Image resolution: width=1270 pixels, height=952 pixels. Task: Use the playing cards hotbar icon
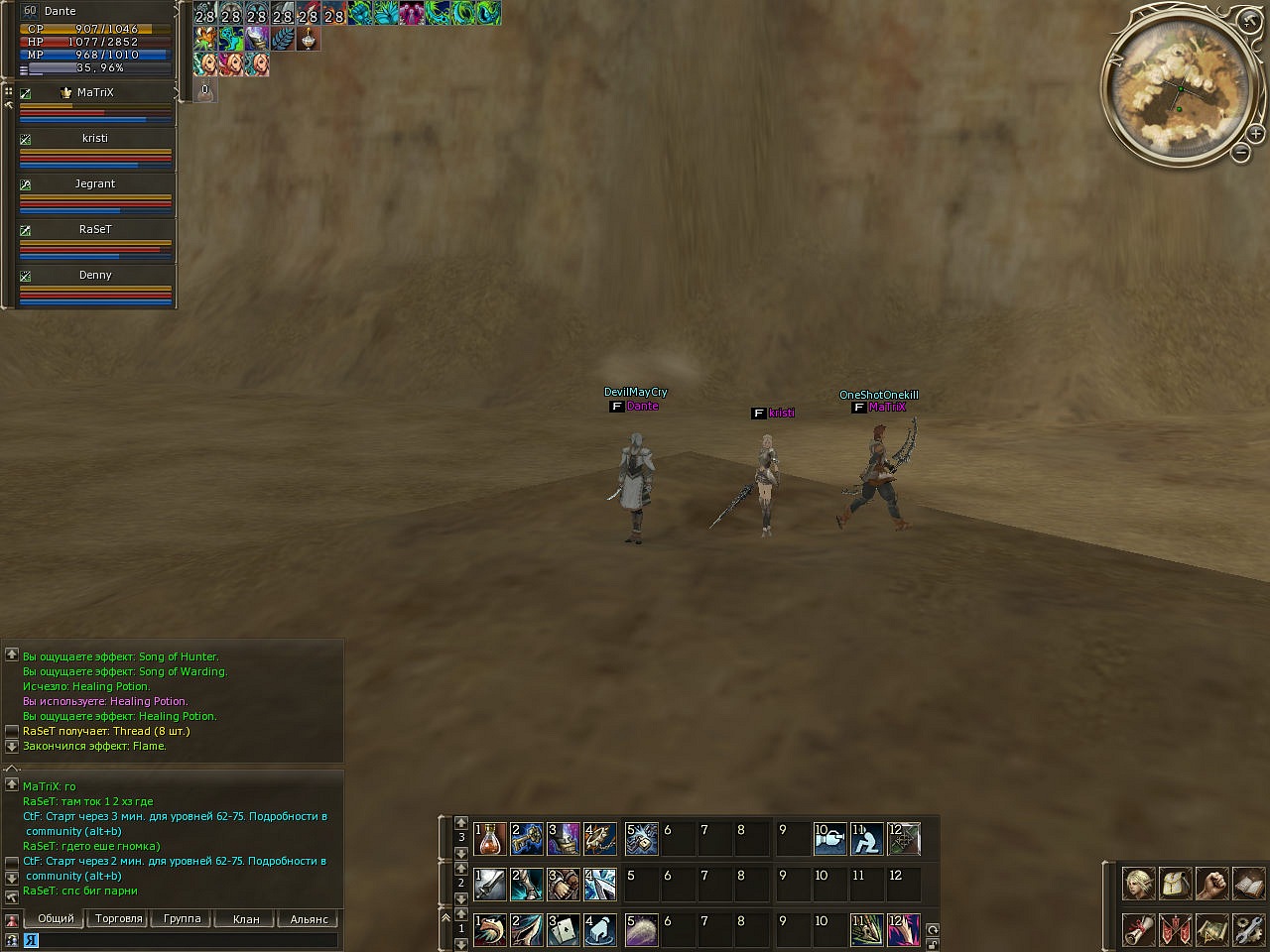[564, 929]
